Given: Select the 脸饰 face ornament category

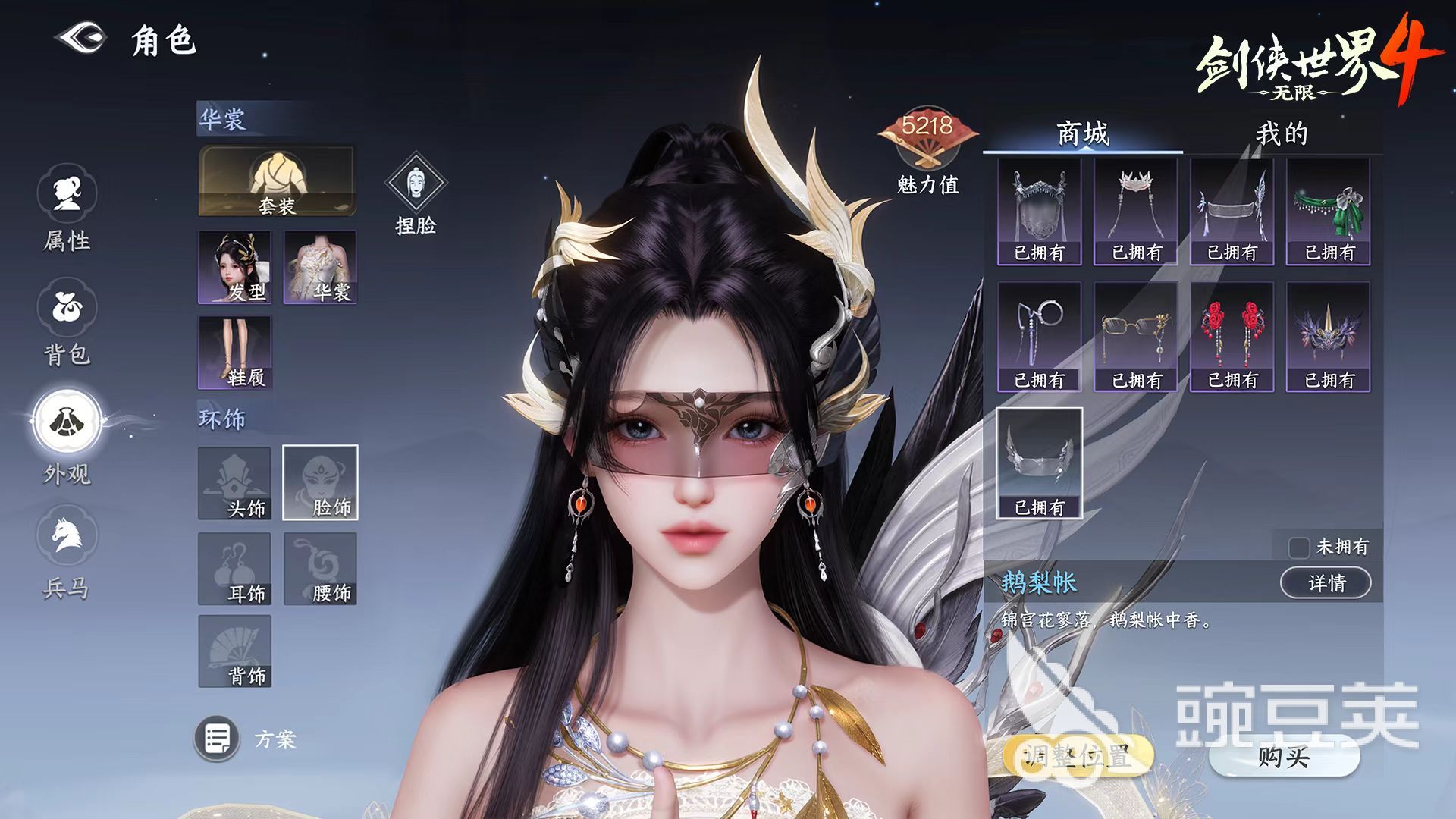Looking at the screenshot, I should pyautogui.click(x=320, y=483).
